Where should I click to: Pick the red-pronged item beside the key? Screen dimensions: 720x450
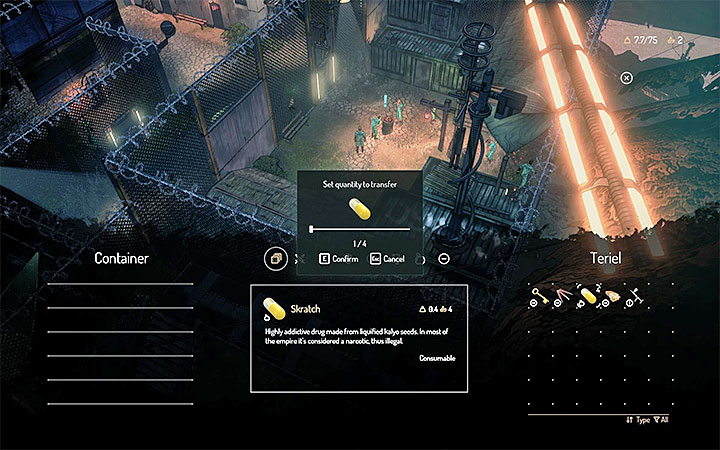tap(565, 296)
